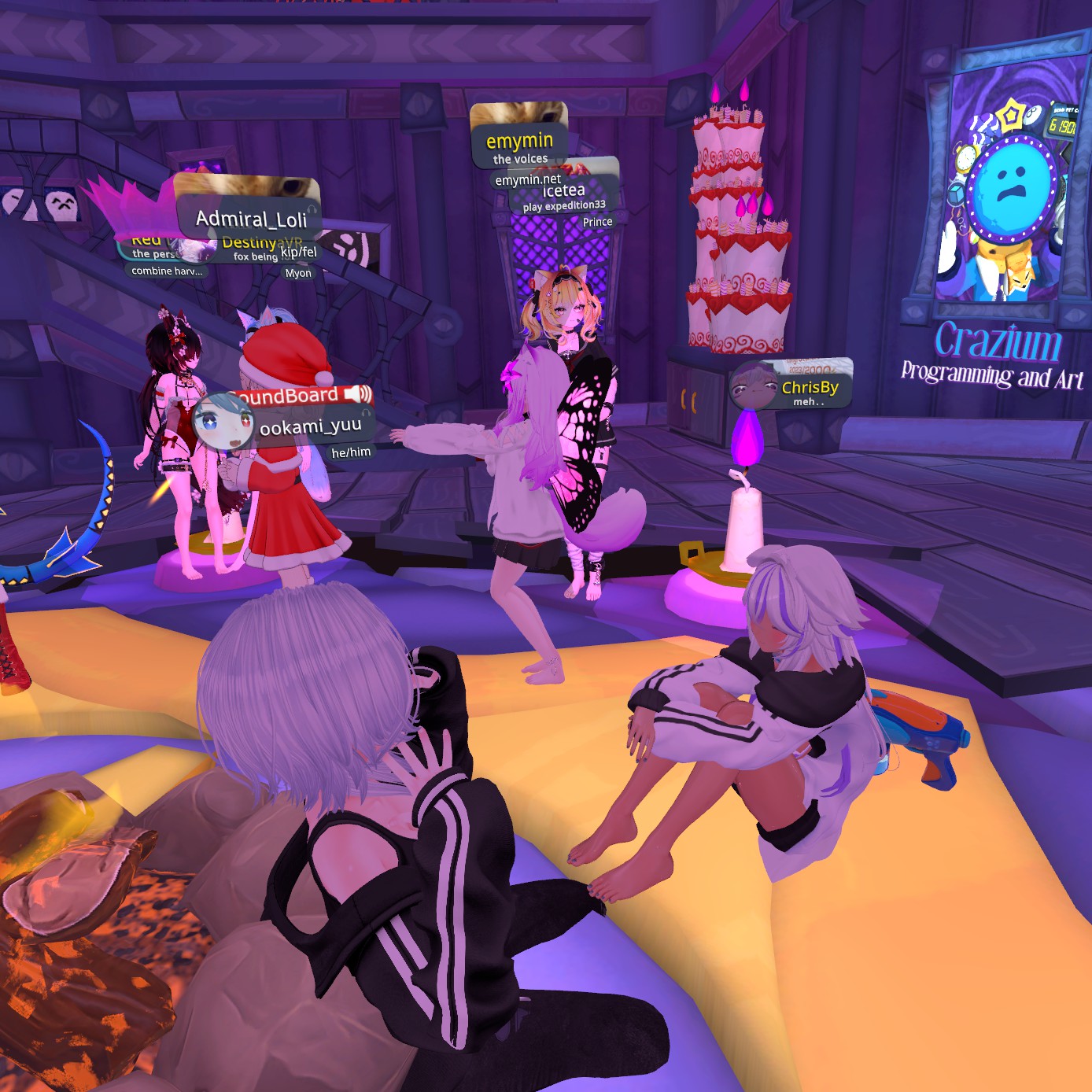The image size is (1092, 1092).
Task: Select the emymin player nameplate
Action: coord(519,142)
